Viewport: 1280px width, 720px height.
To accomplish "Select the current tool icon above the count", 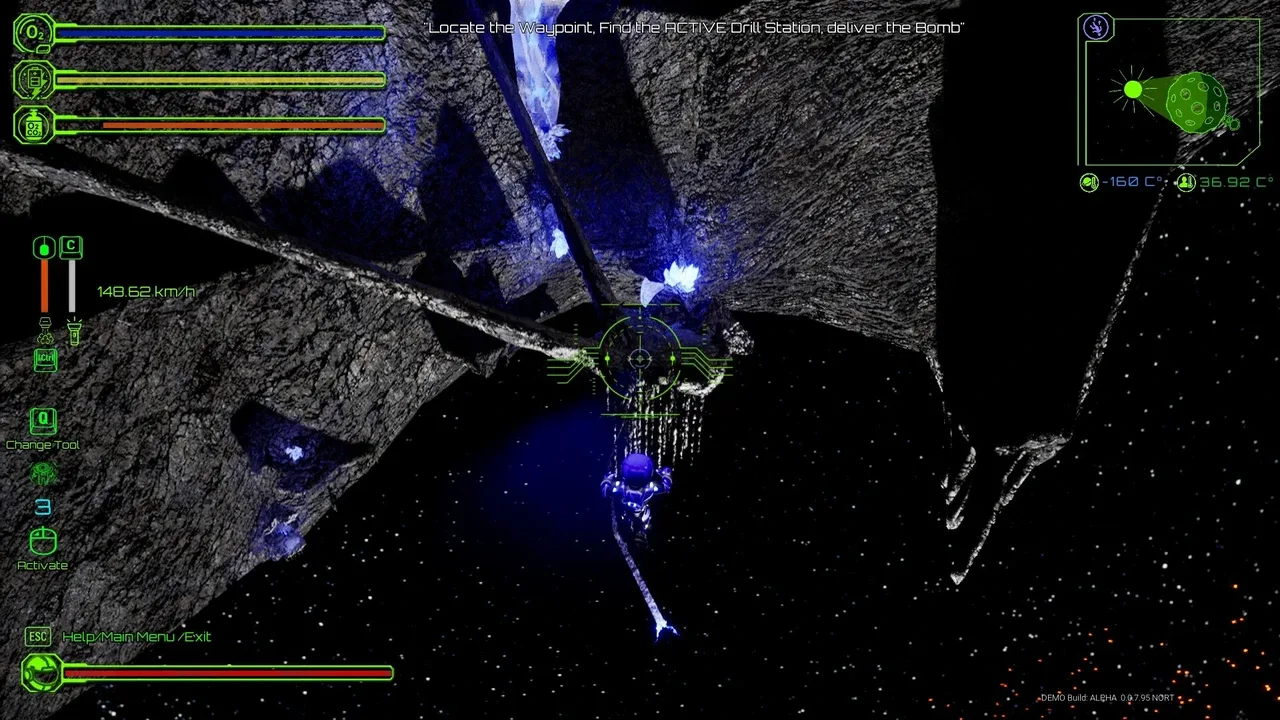I will click(43, 474).
